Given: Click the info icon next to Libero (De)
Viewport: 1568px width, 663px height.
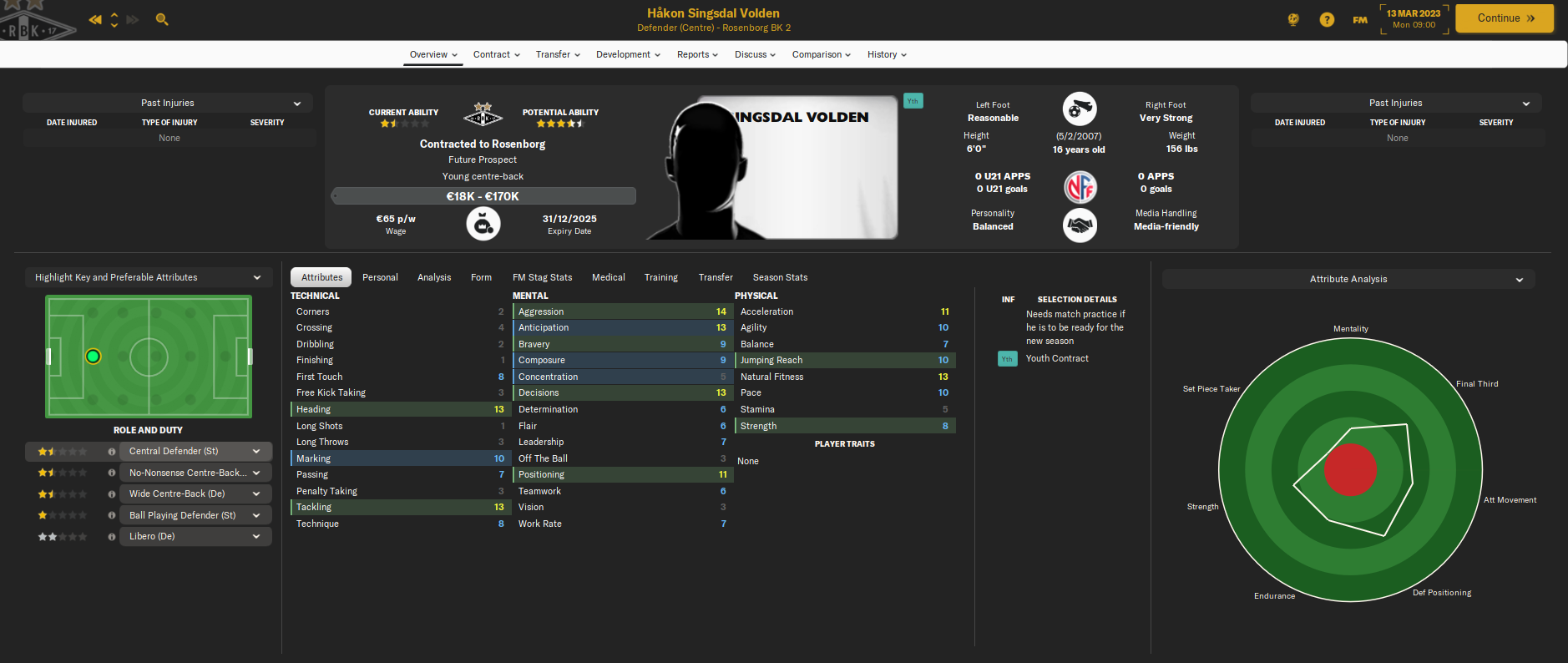Looking at the screenshot, I should 111,536.
